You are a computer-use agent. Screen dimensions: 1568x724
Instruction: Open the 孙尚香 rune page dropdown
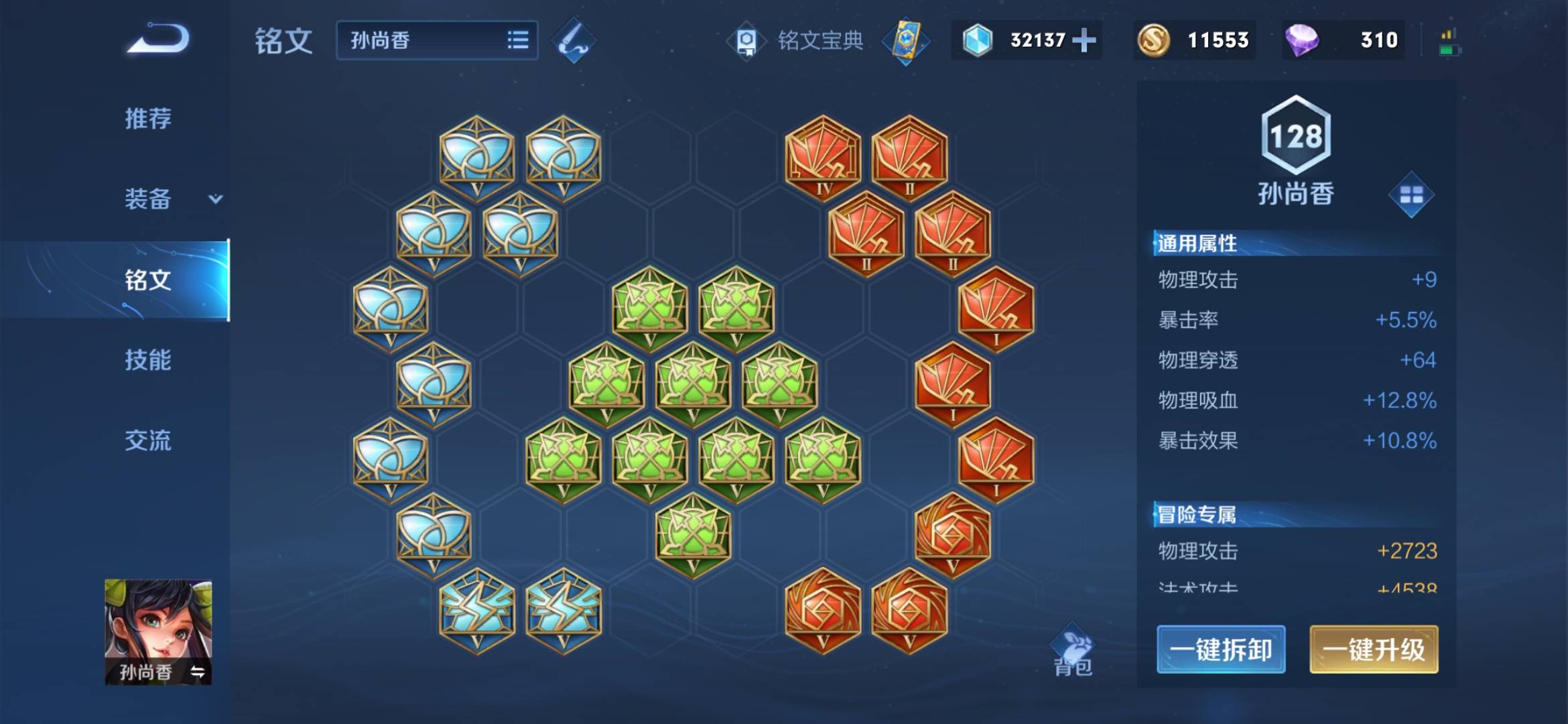point(437,40)
